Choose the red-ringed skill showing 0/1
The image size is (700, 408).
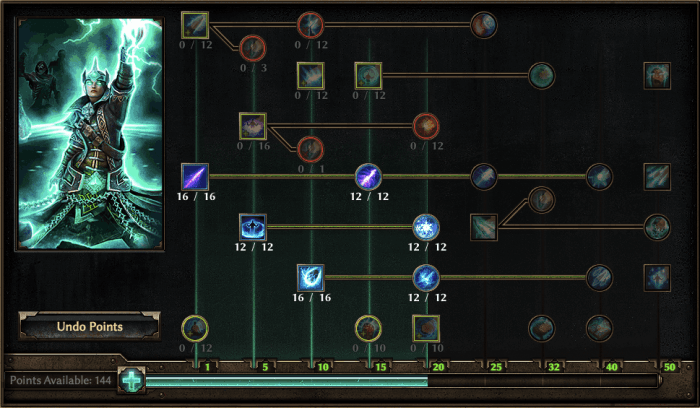[x=311, y=148]
